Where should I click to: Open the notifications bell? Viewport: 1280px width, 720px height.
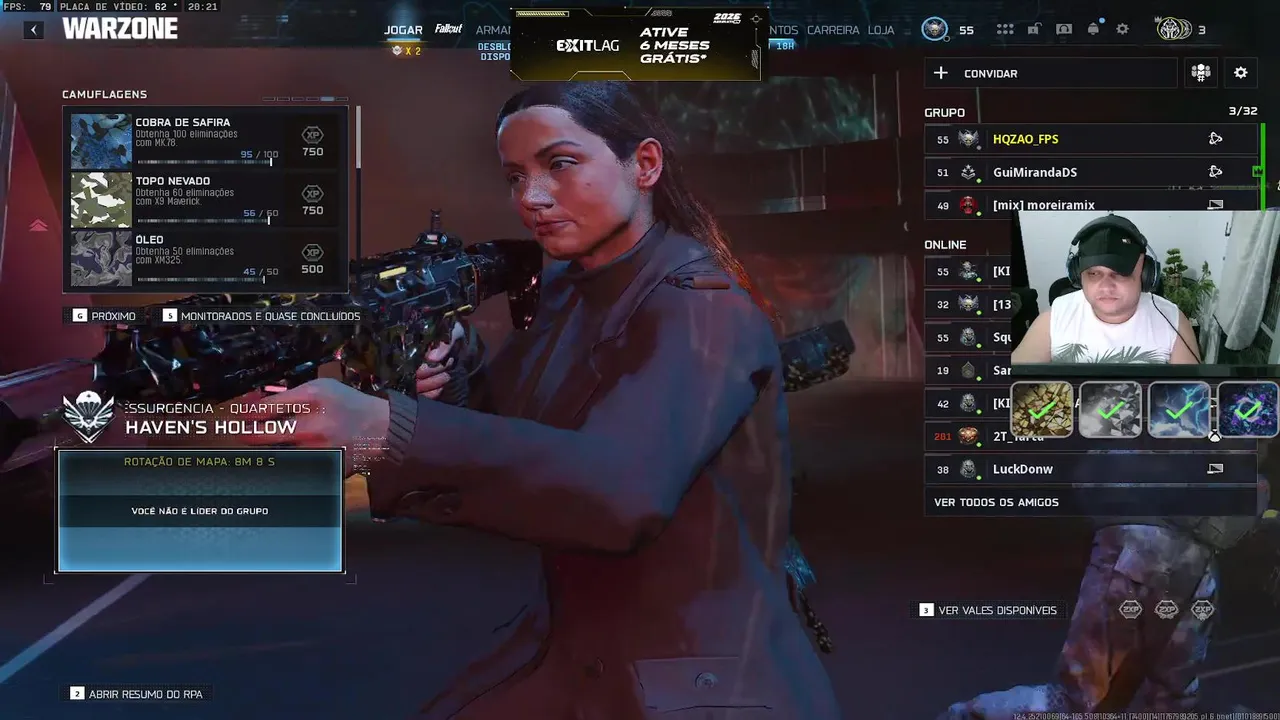(x=1093, y=29)
